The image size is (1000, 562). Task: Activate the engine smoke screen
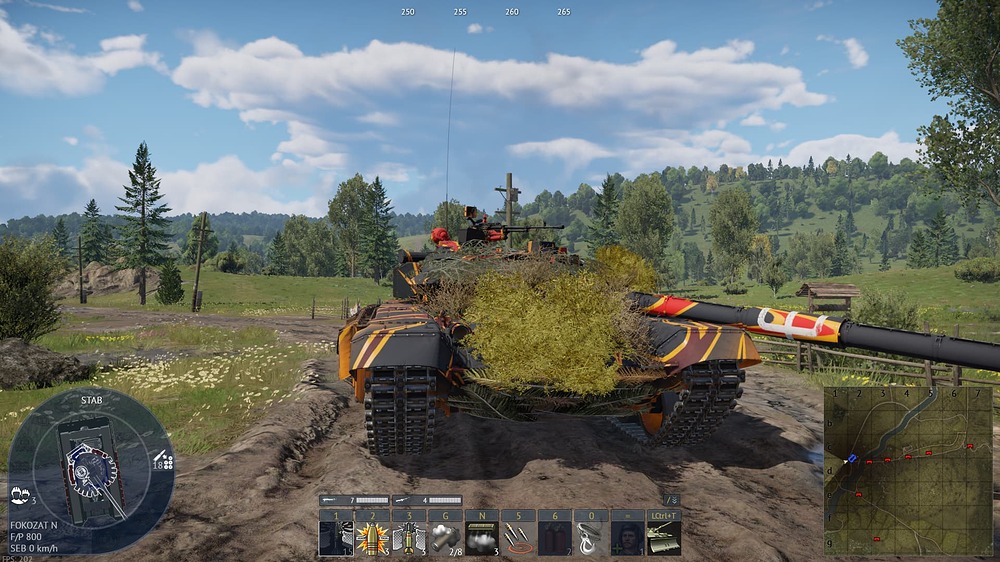pyautogui.click(x=482, y=538)
